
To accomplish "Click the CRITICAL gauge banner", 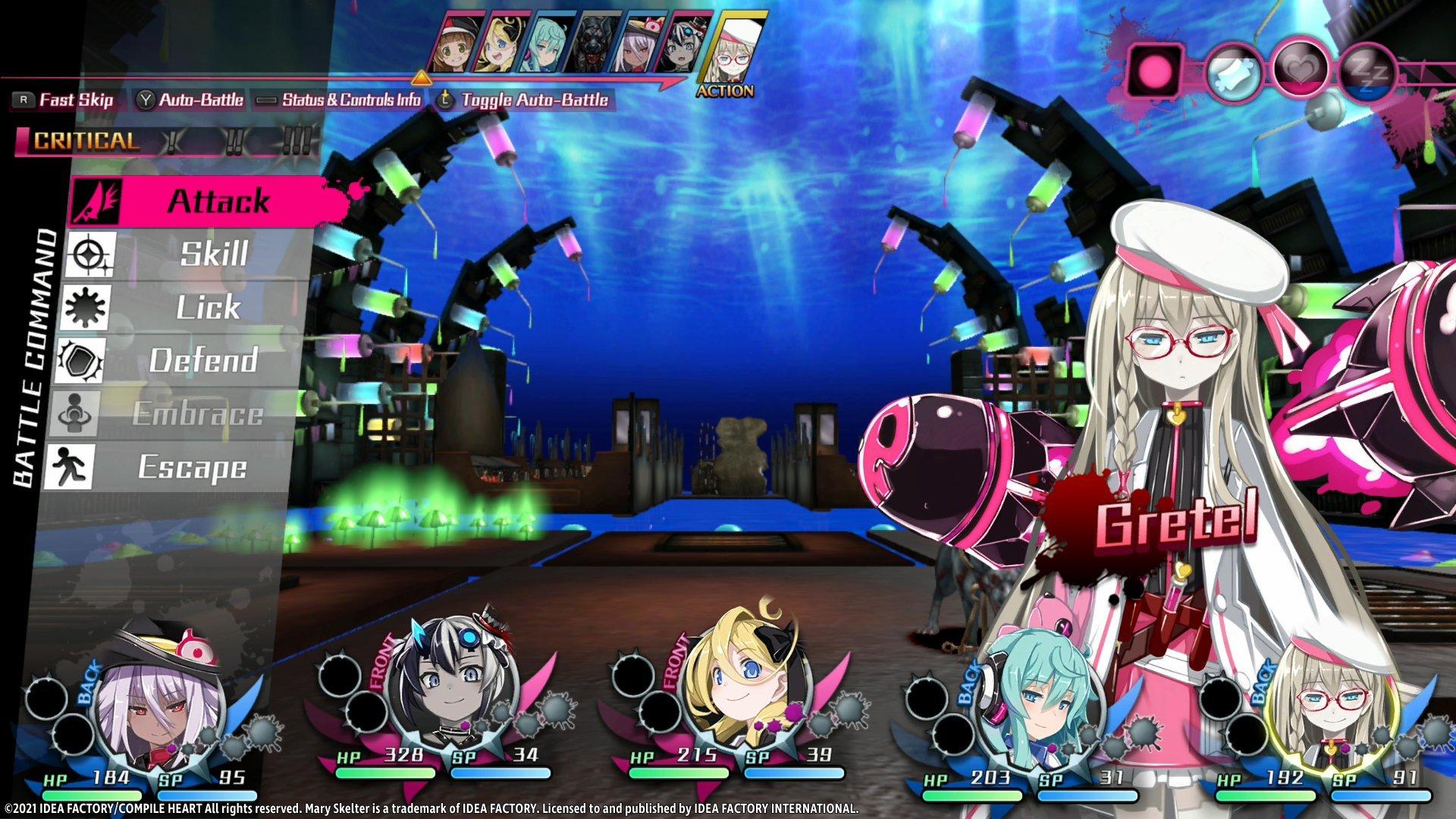I will [x=83, y=139].
